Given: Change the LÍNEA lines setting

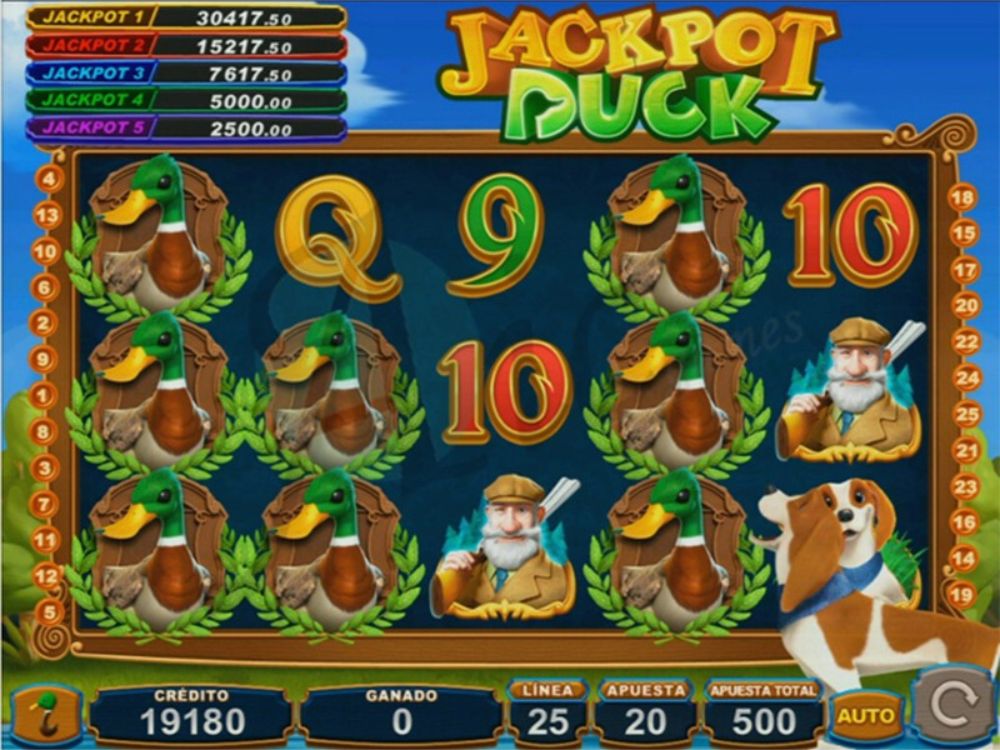Looking at the screenshot, I should click(x=547, y=712).
